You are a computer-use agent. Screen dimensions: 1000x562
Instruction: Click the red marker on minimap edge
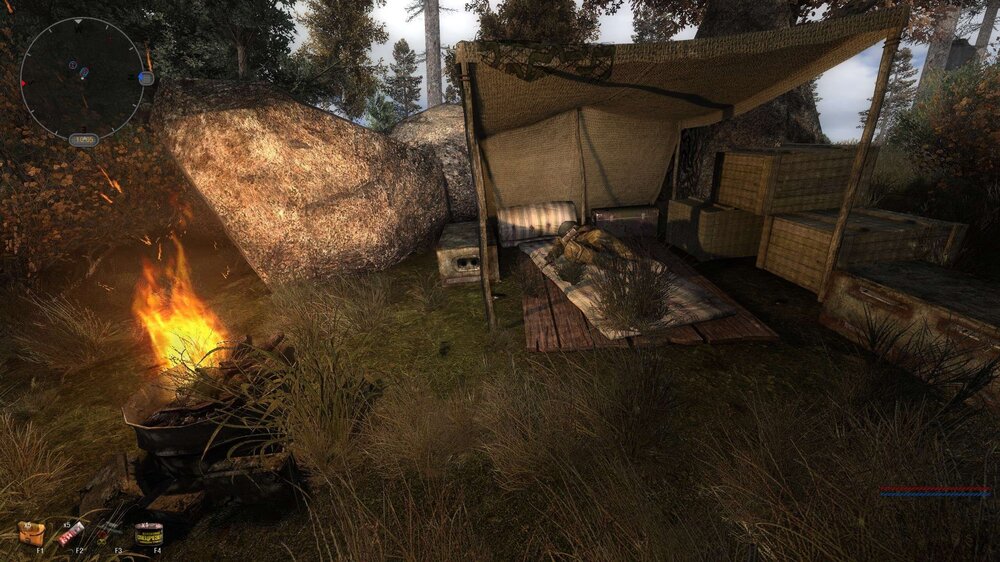[x=22, y=84]
